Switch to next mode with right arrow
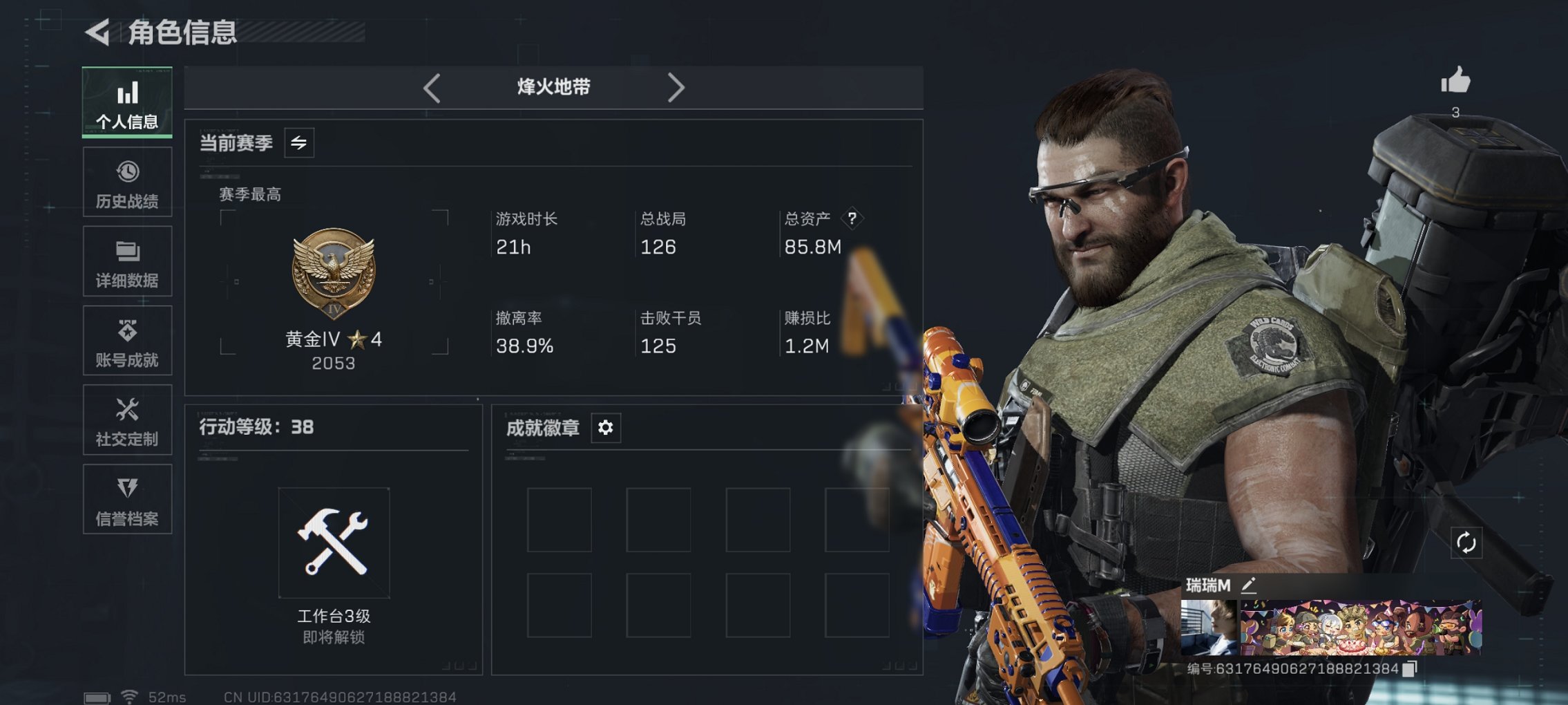1568x705 pixels. coord(676,87)
